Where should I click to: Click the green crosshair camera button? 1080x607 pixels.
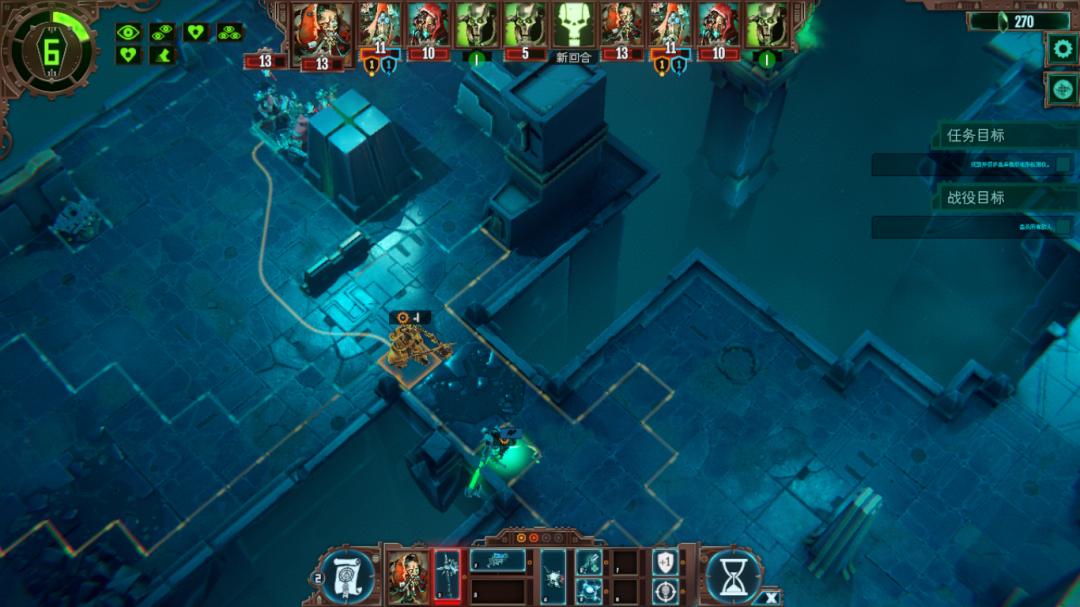(1060, 89)
